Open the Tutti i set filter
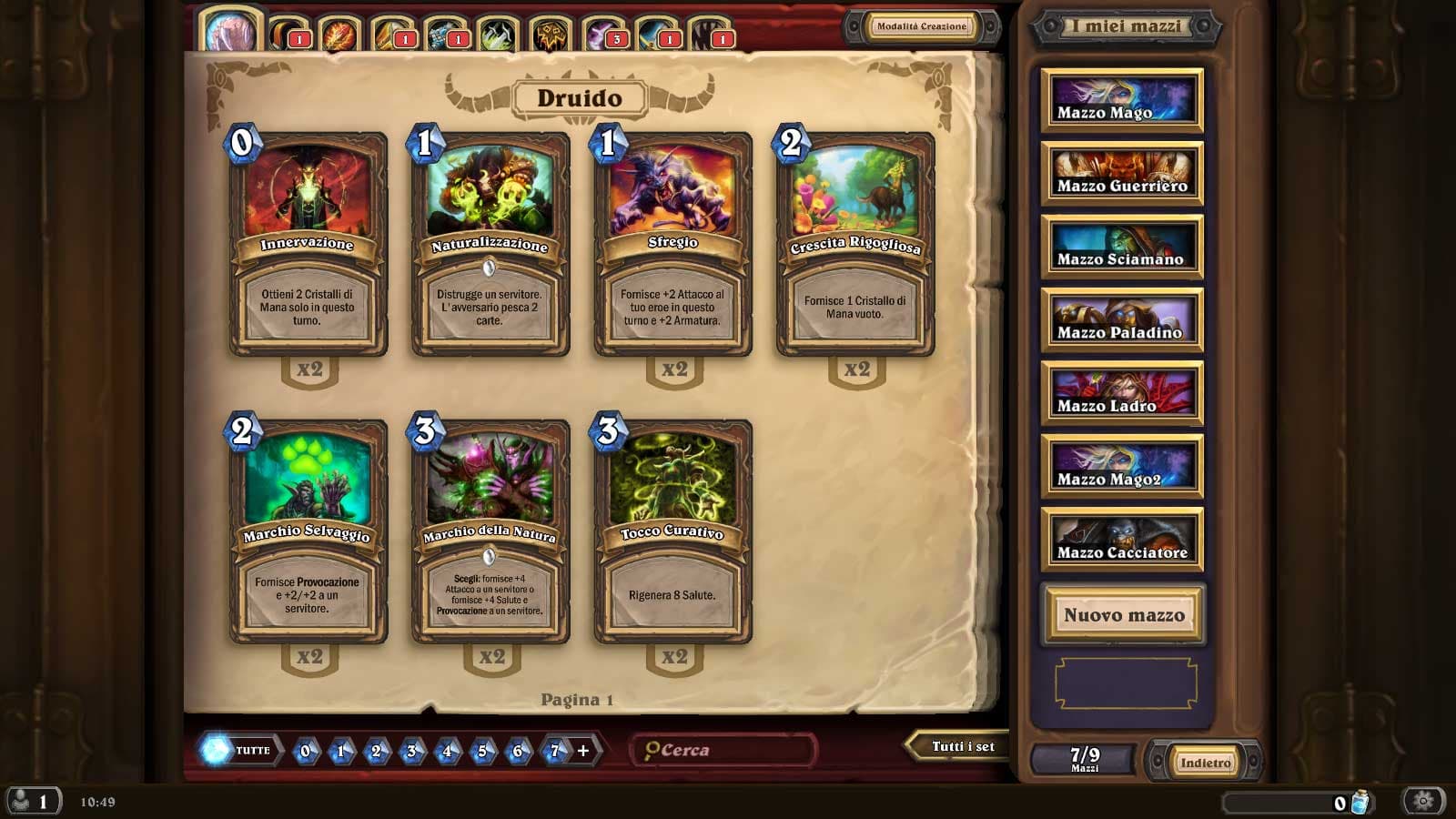 [x=961, y=746]
